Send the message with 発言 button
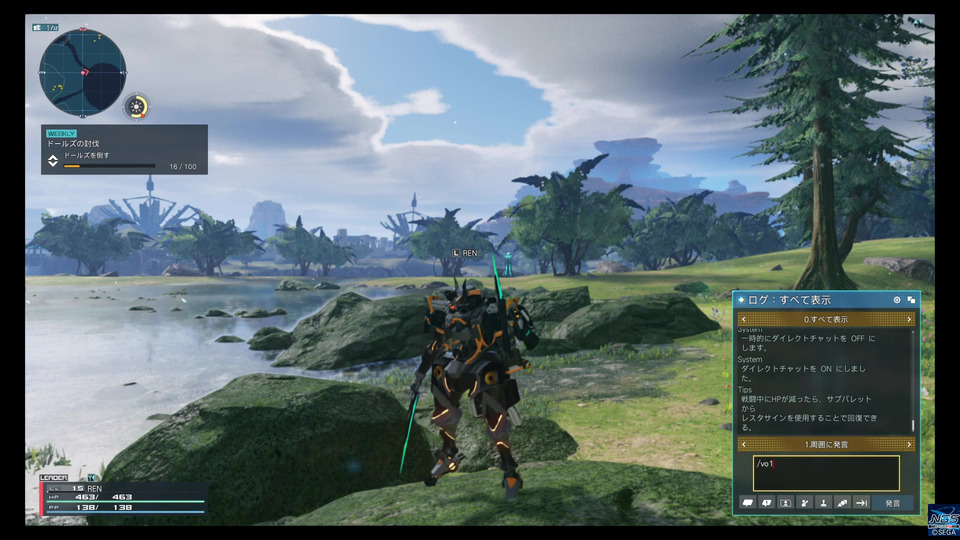 (x=892, y=503)
